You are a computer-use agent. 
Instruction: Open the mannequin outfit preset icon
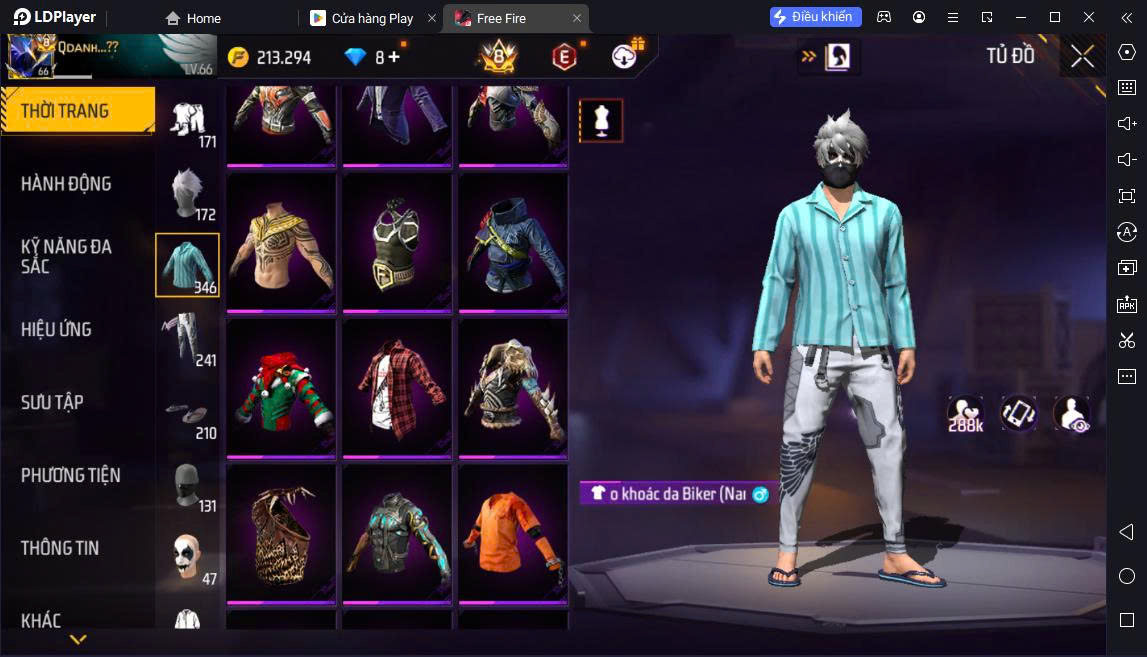click(x=601, y=120)
